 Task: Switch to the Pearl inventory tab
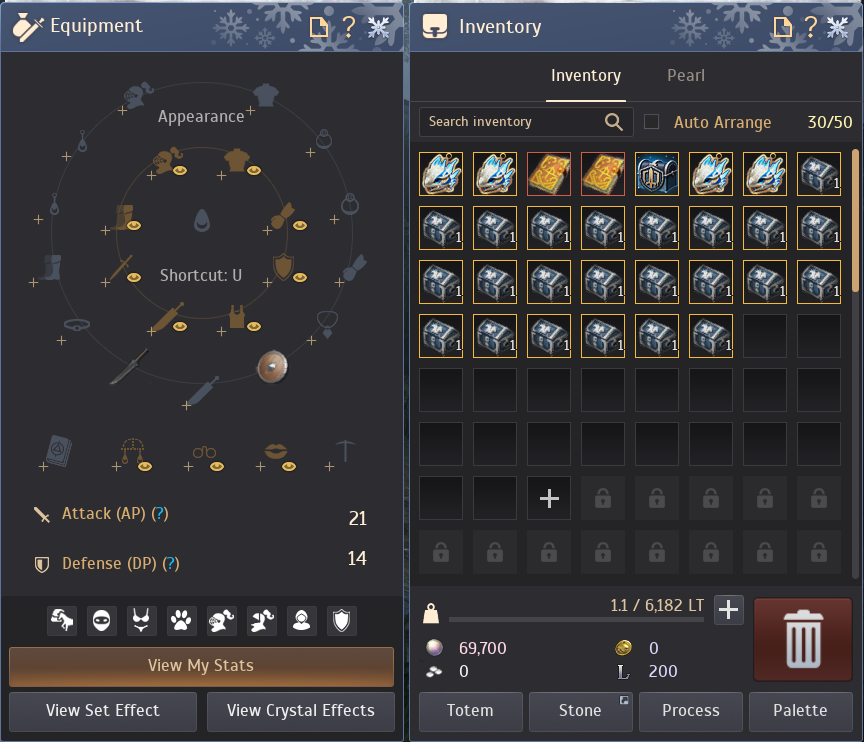pos(686,76)
